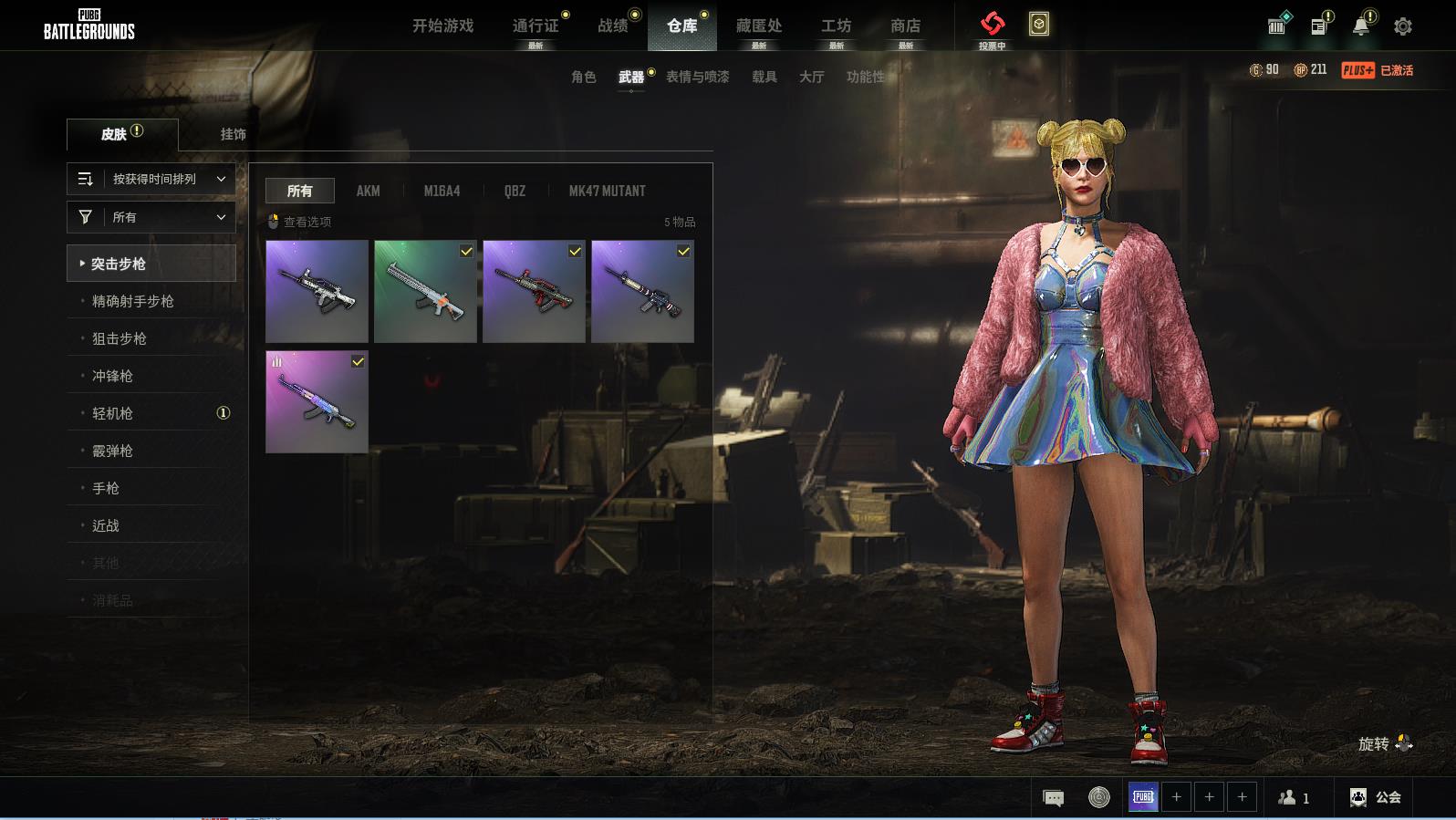Image resolution: width=1456 pixels, height=820 pixels.
Task: Select the 冲锋枪 submachine gun category
Action: [x=112, y=376]
